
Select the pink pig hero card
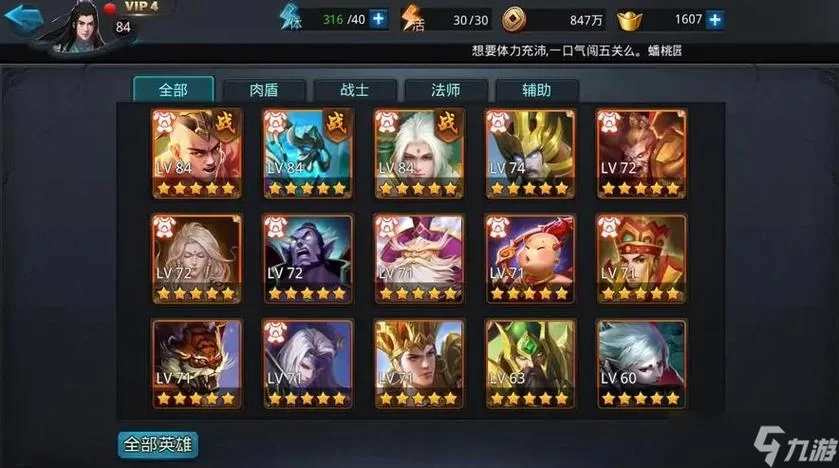click(529, 258)
